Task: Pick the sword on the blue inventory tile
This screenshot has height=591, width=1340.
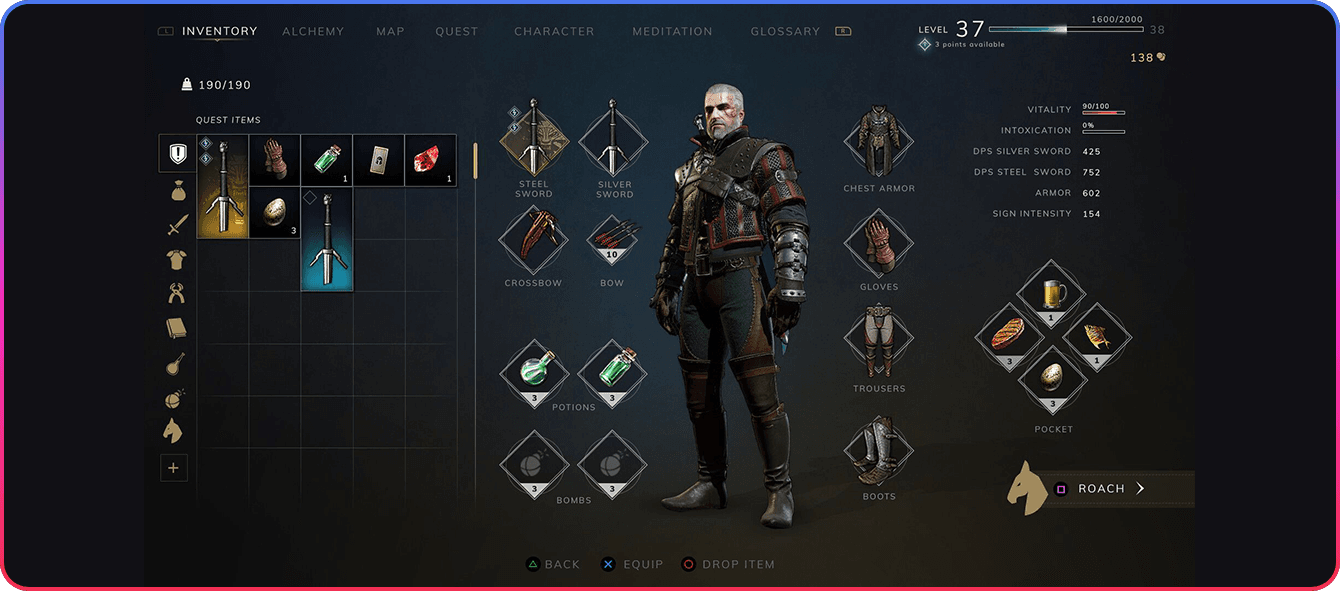Action: coord(327,239)
